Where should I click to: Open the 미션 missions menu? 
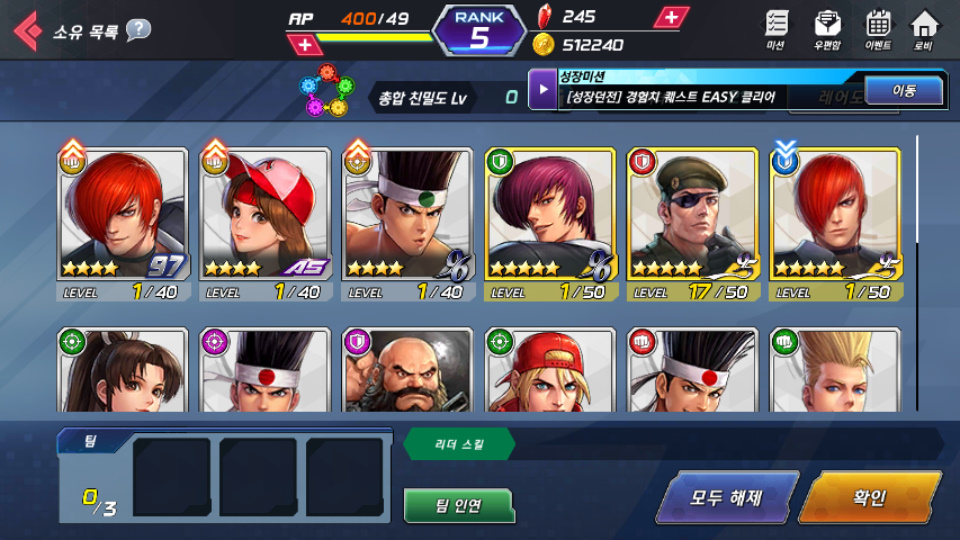tap(776, 29)
